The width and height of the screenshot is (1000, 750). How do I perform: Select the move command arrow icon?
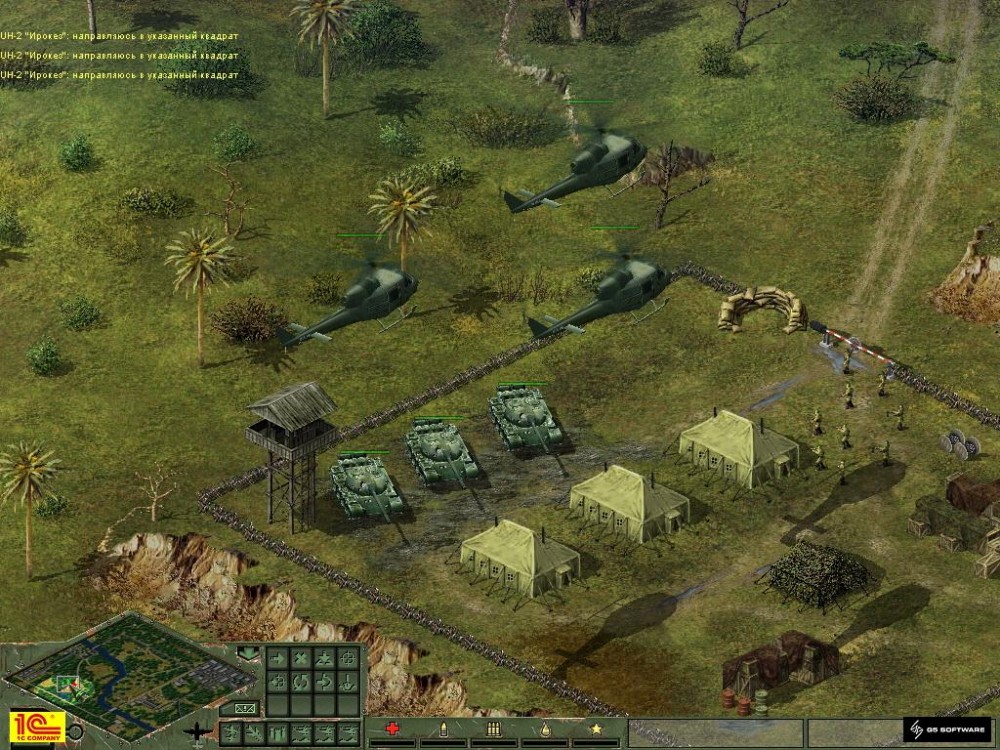(276, 659)
